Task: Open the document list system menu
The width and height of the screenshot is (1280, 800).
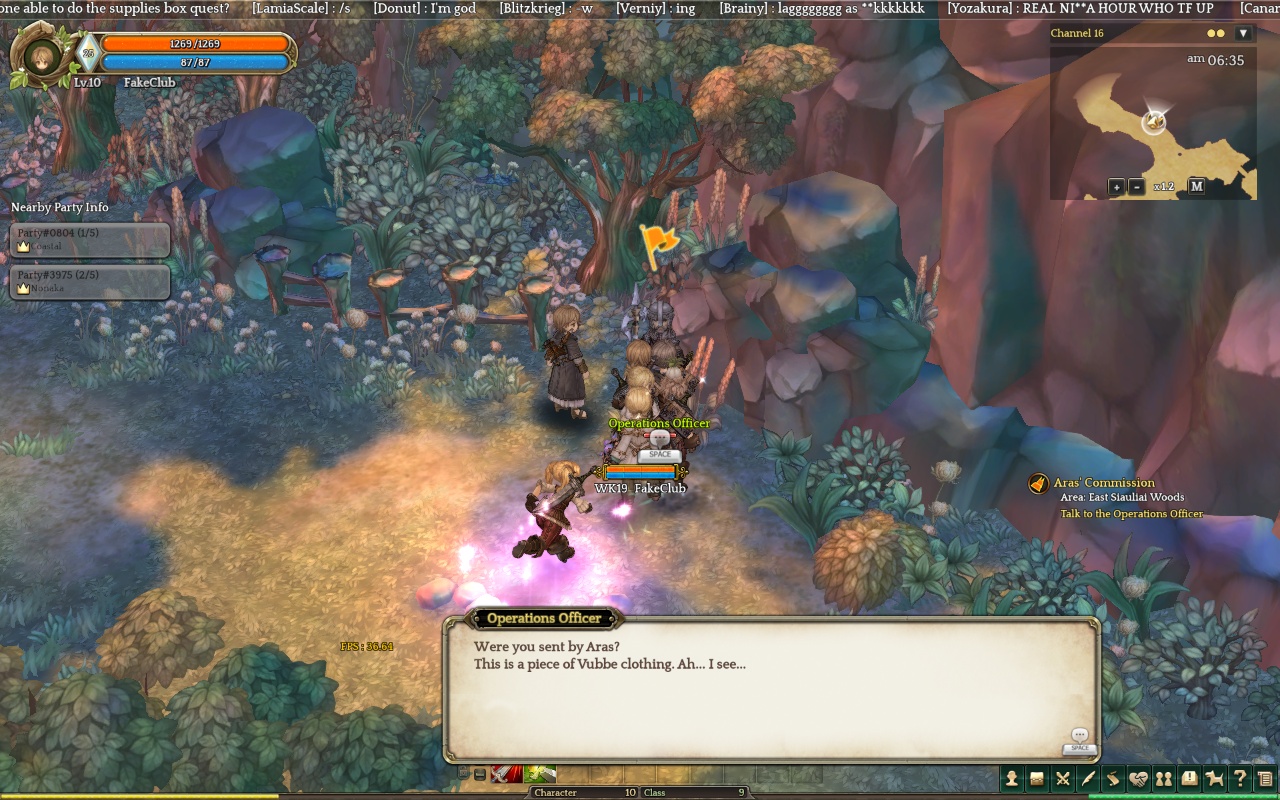Action: click(x=1265, y=778)
